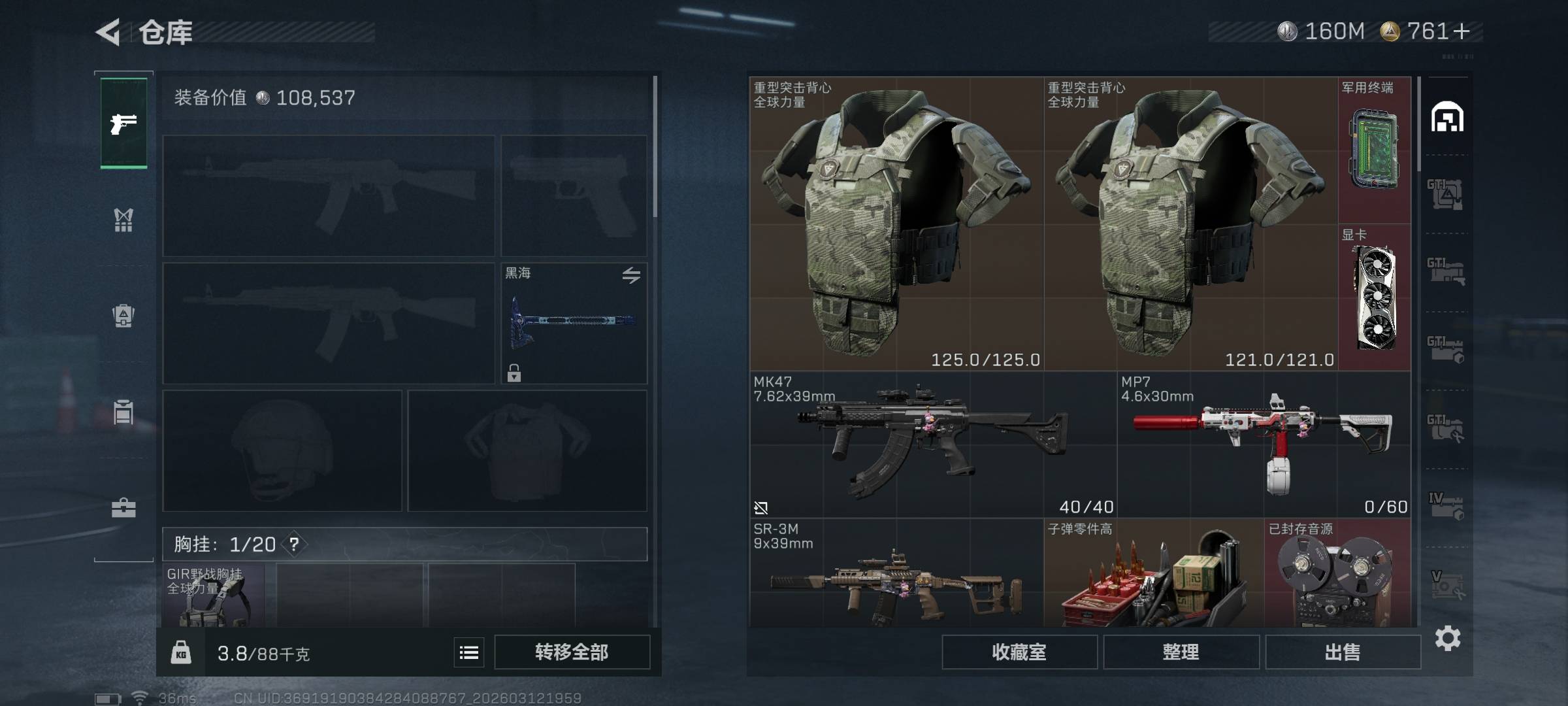
Task: Select the 军用终端 military terminal item
Action: point(1375,150)
